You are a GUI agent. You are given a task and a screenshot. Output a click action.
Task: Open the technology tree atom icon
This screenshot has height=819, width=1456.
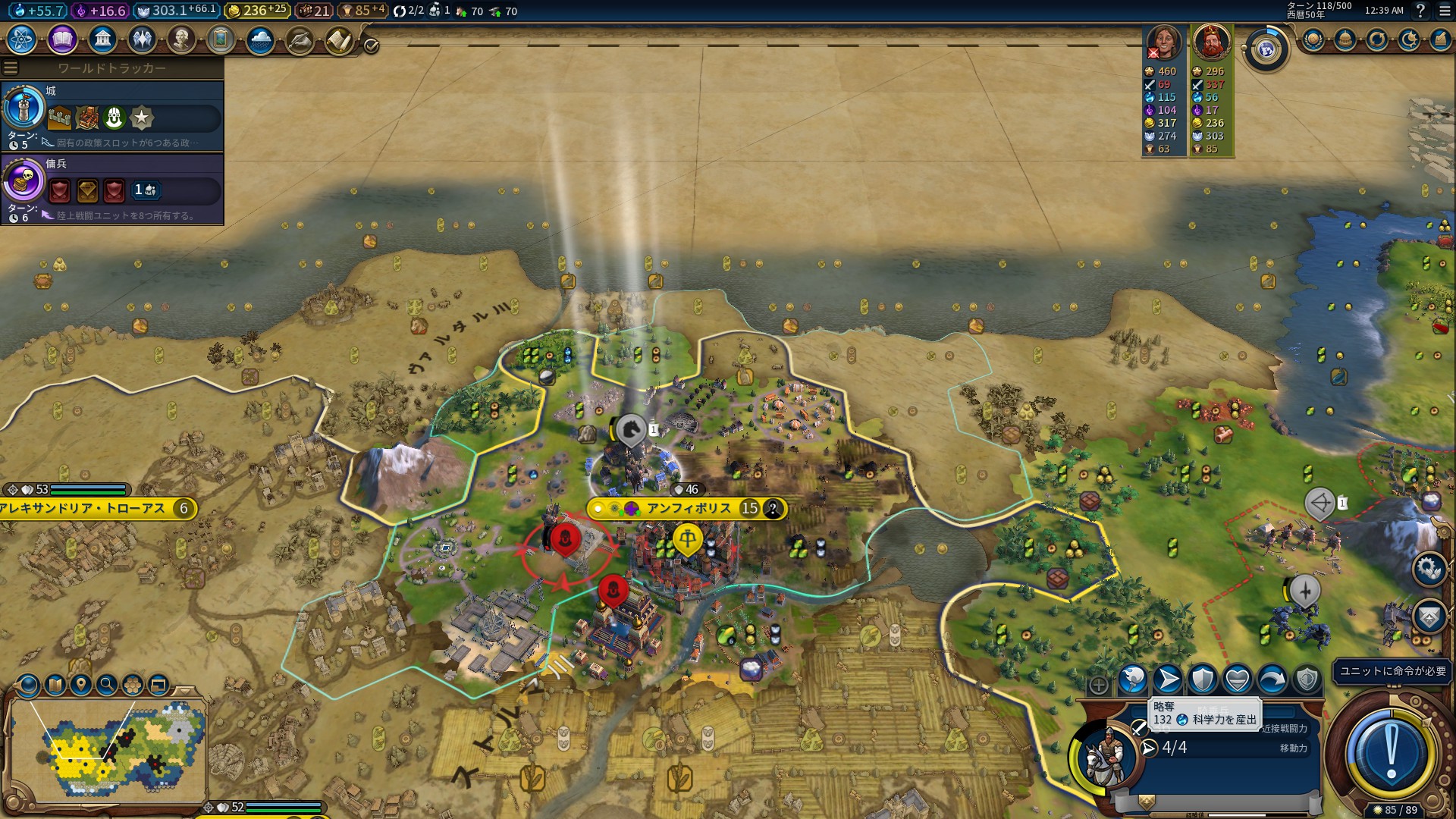[x=22, y=39]
